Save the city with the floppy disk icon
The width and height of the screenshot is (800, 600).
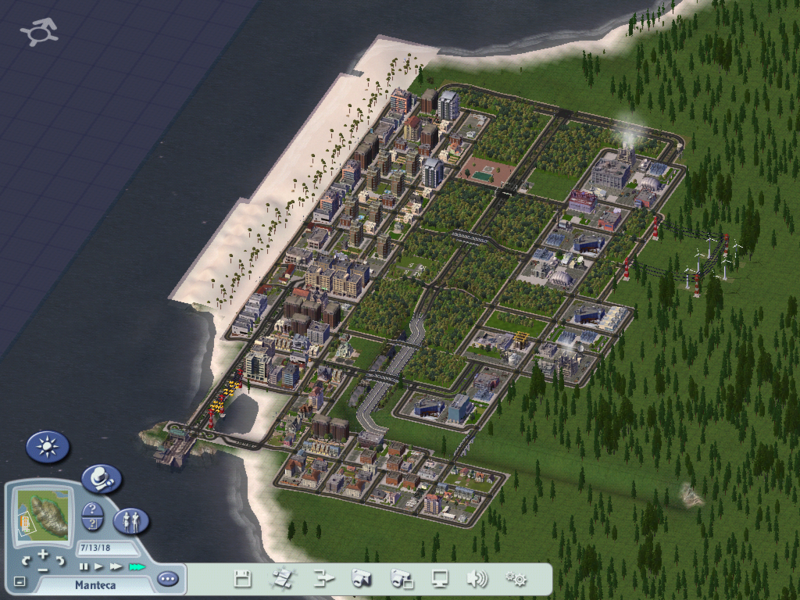tap(242, 578)
